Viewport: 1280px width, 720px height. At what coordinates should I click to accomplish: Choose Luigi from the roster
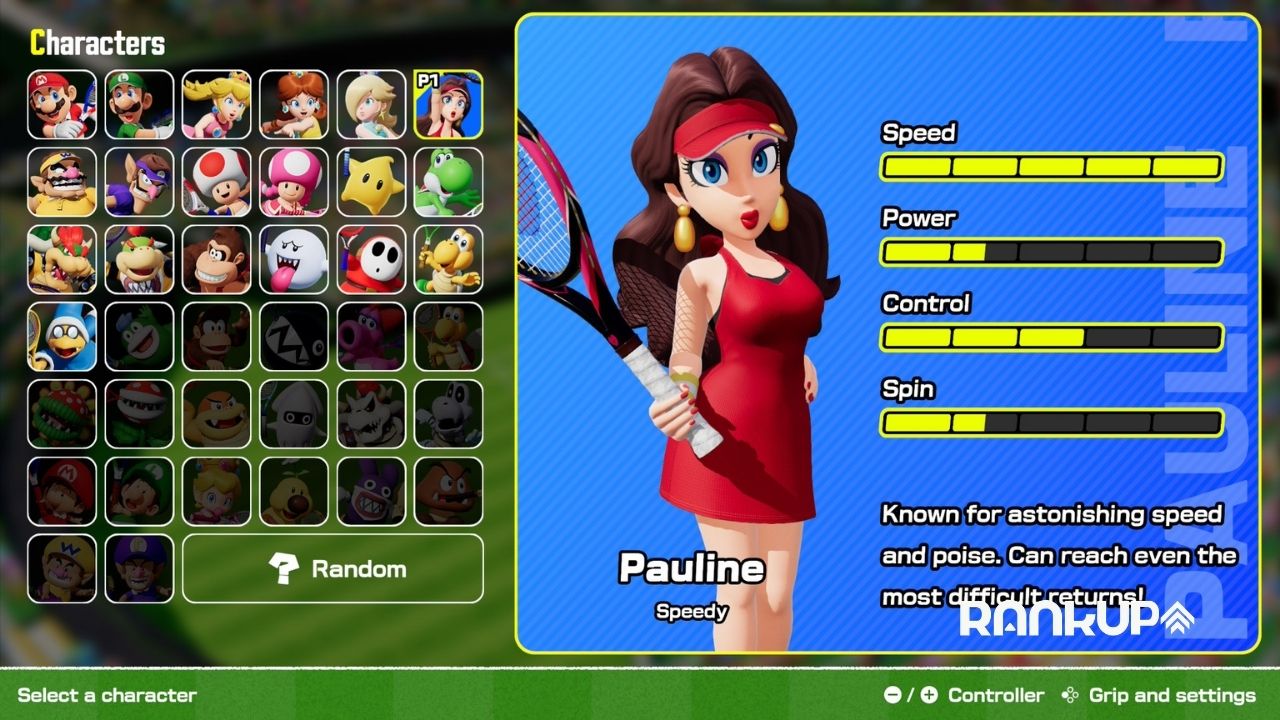point(139,104)
